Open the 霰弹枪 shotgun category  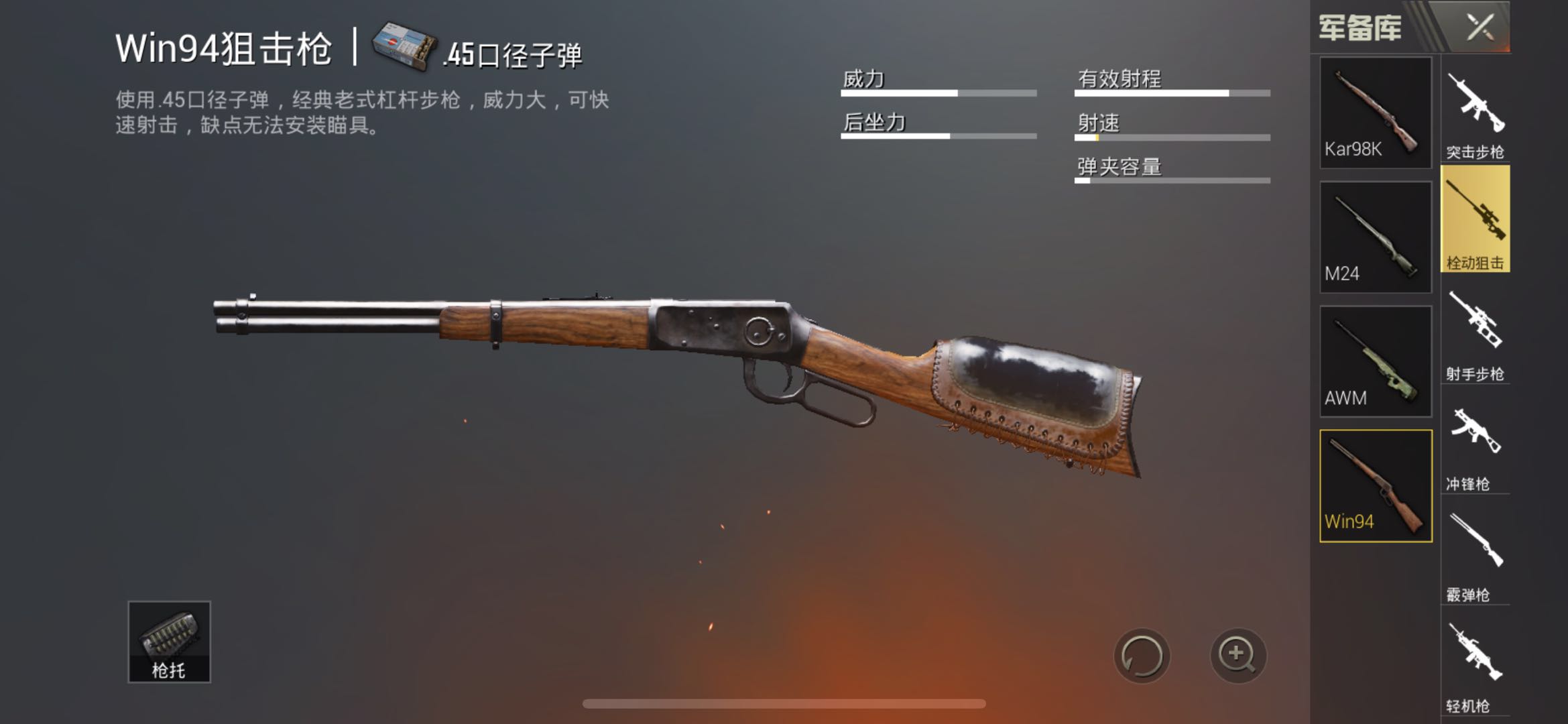[x=1475, y=556]
